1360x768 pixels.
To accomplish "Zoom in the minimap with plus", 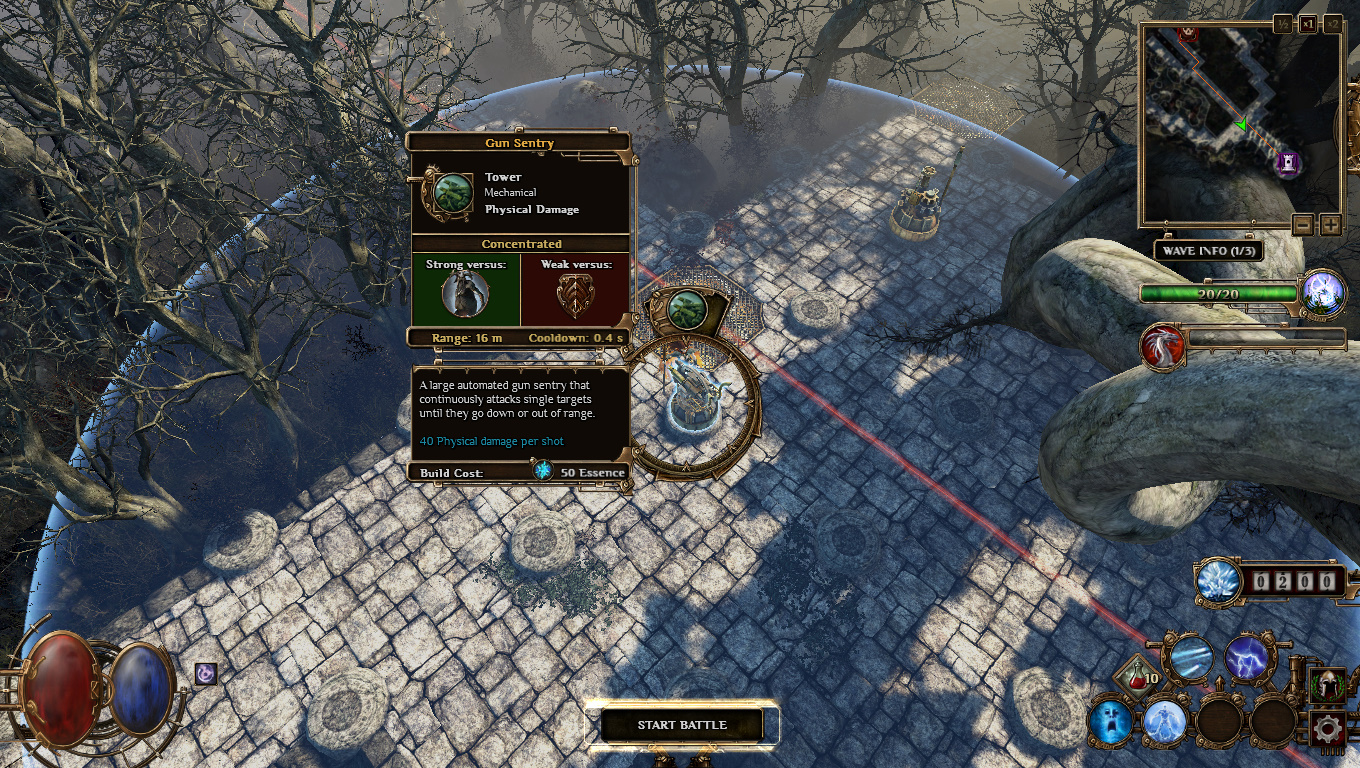I will (x=1330, y=224).
